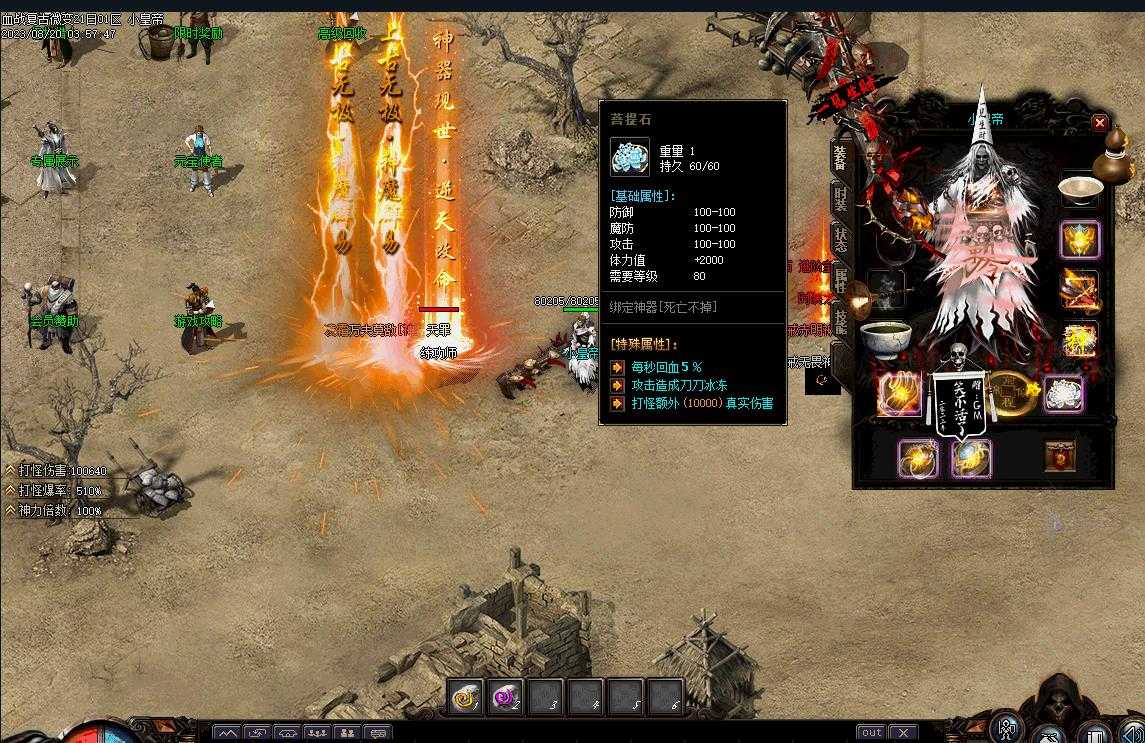Image resolution: width=1145 pixels, height=743 pixels.
Task: Use the purple swirl item in hotbar slot 2
Action: [x=505, y=696]
